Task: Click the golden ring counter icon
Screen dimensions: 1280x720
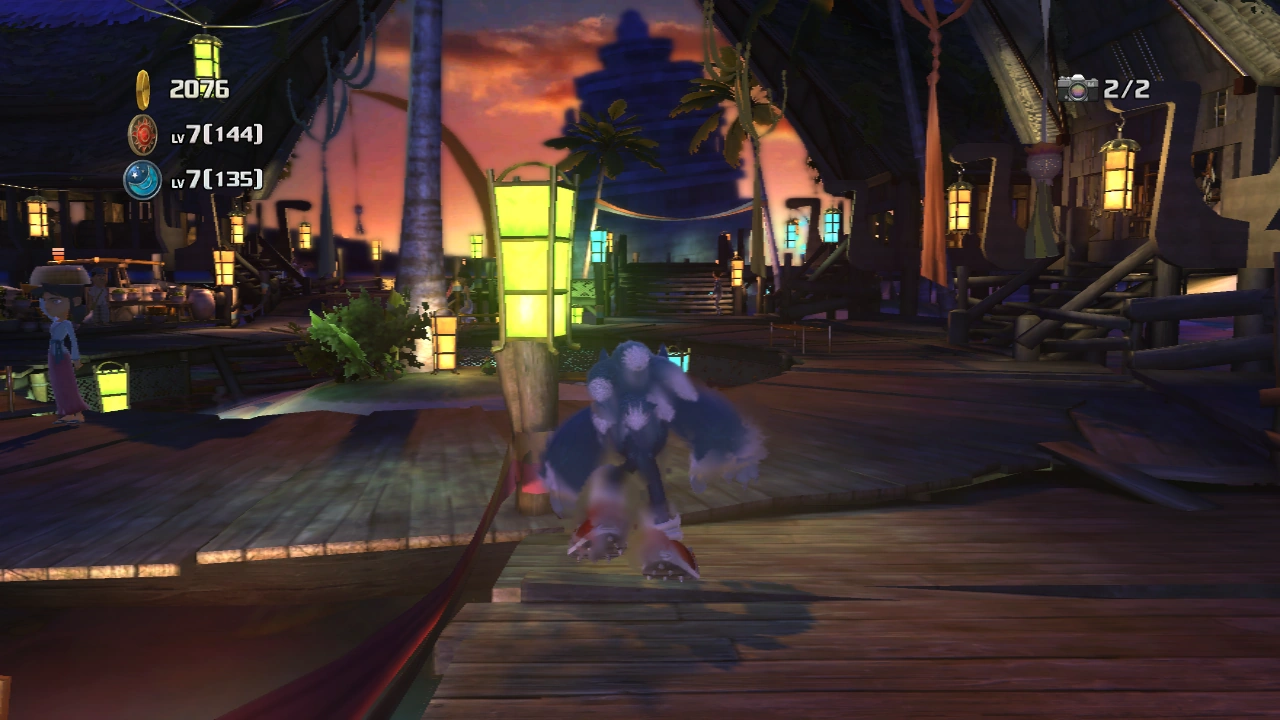Action: click(143, 88)
